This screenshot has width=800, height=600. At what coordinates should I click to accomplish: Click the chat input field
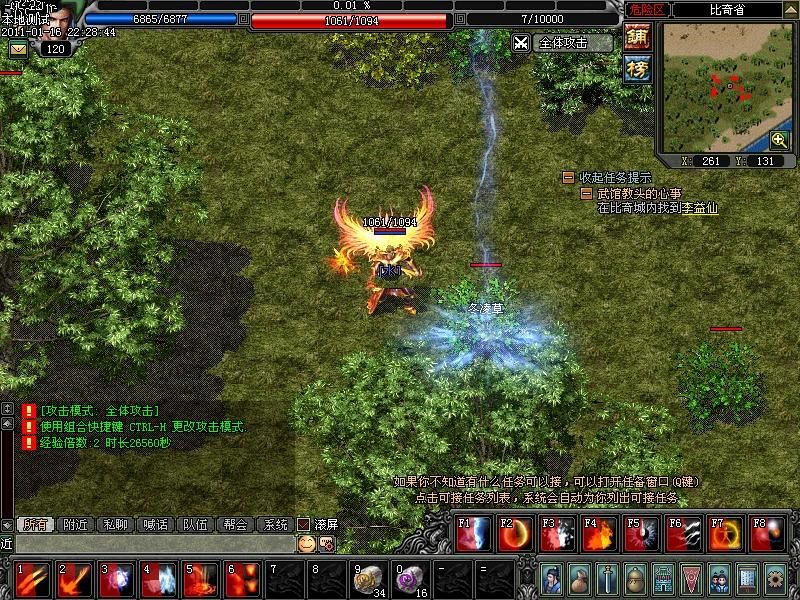click(150, 543)
